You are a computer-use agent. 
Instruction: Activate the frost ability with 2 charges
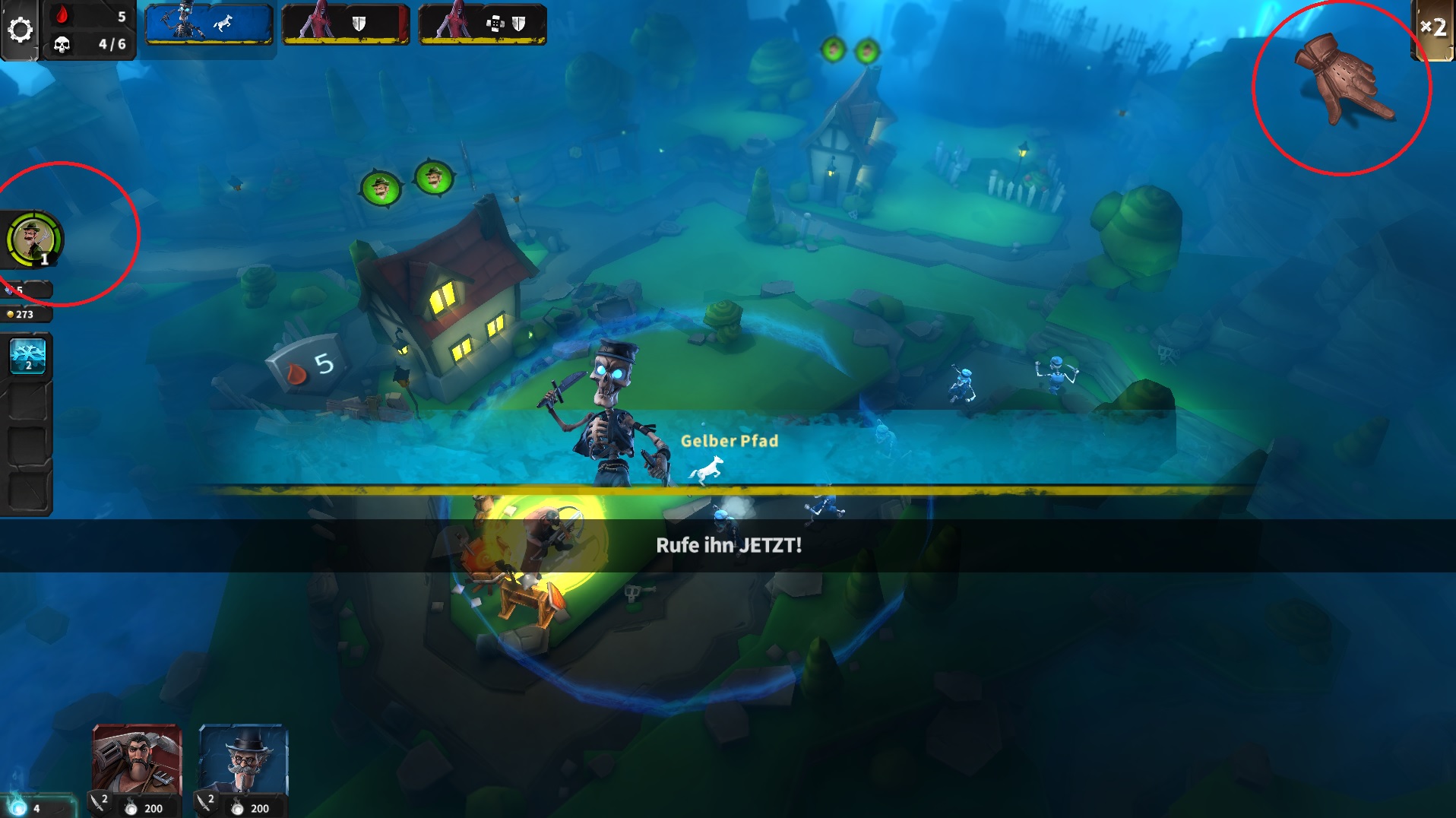click(27, 356)
